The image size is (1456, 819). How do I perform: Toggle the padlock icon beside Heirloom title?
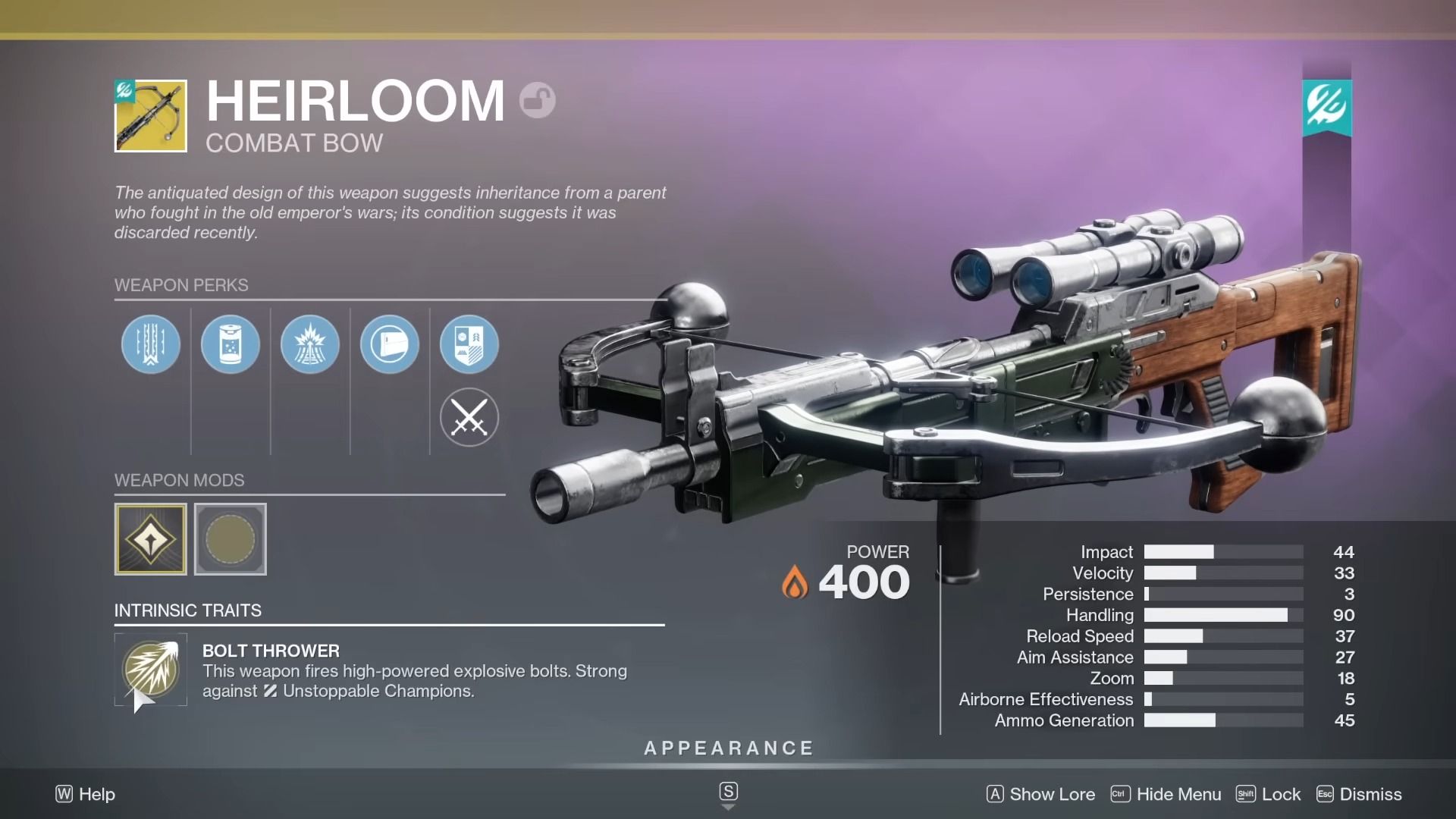point(538,100)
